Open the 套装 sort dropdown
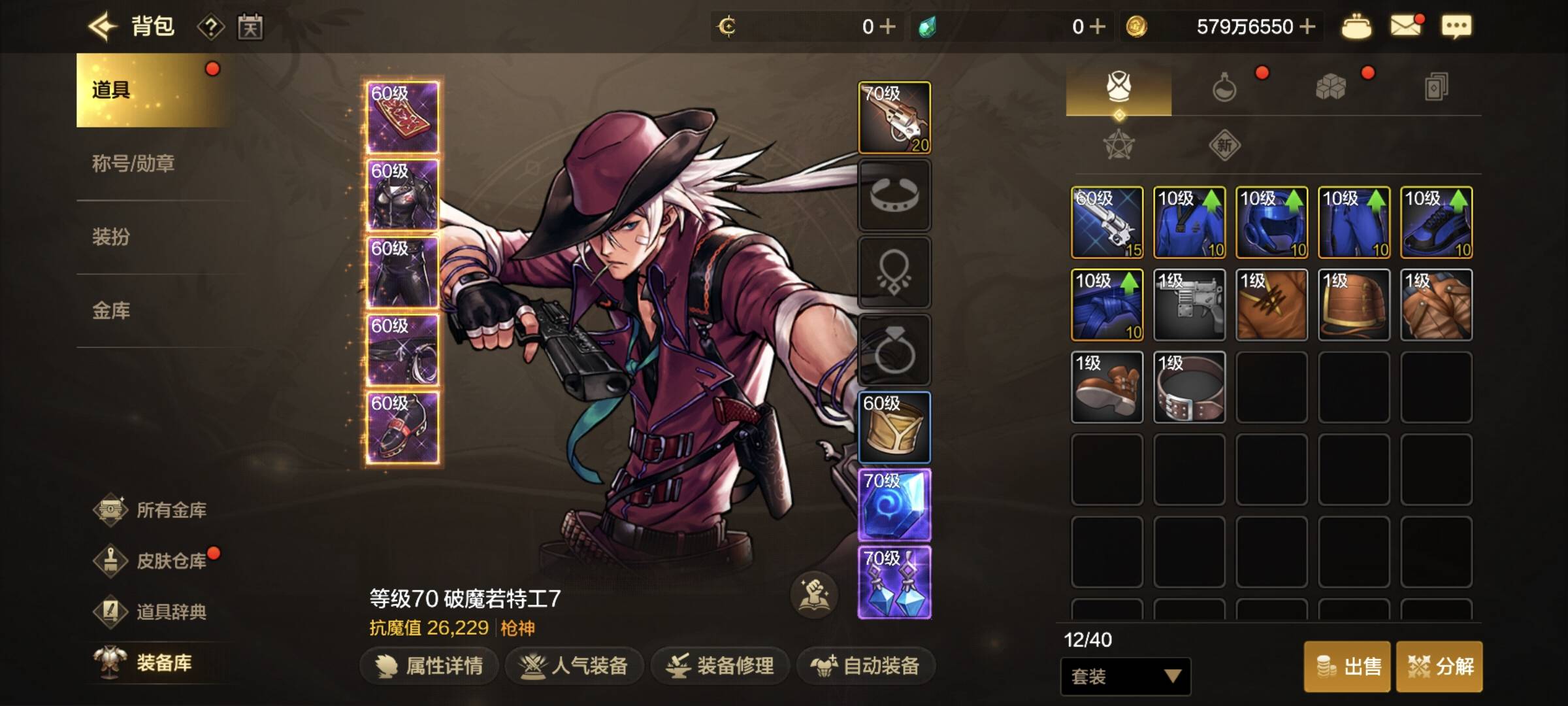The image size is (1568, 706). (1125, 676)
